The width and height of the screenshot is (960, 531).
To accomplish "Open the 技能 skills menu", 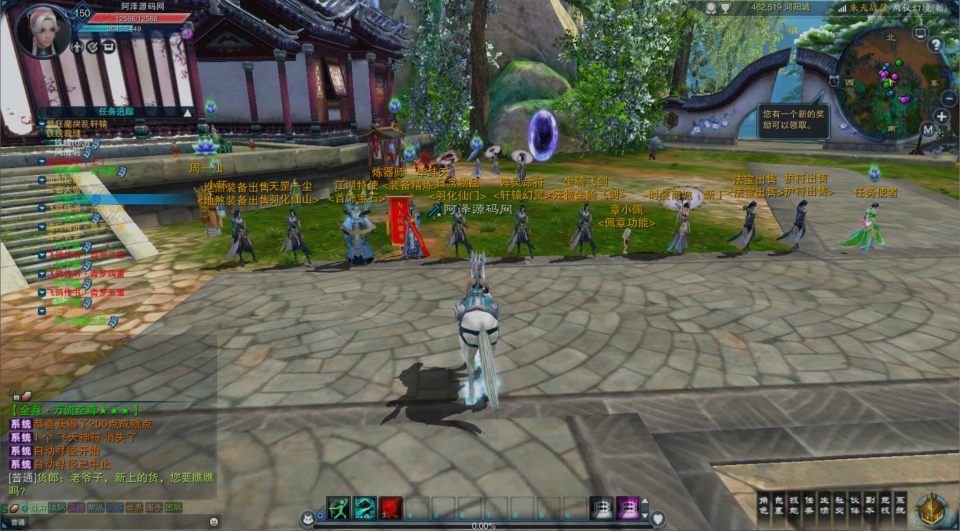I will coord(794,506).
